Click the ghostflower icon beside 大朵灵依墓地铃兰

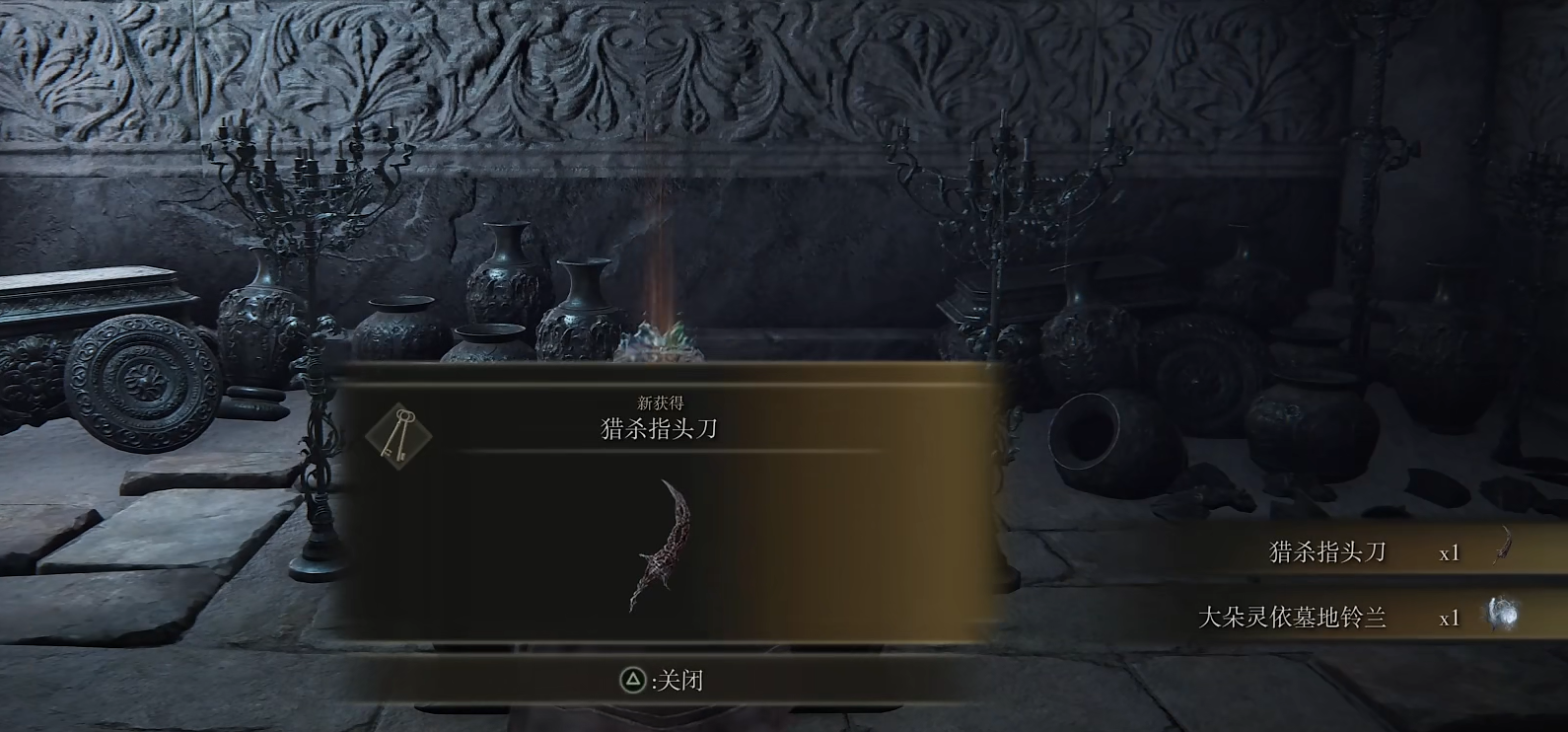(x=1503, y=614)
